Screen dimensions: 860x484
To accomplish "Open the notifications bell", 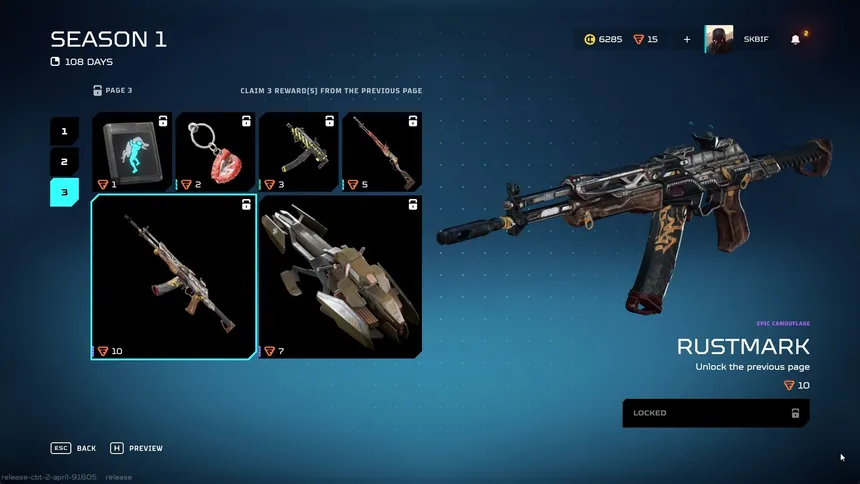I will 796,40.
